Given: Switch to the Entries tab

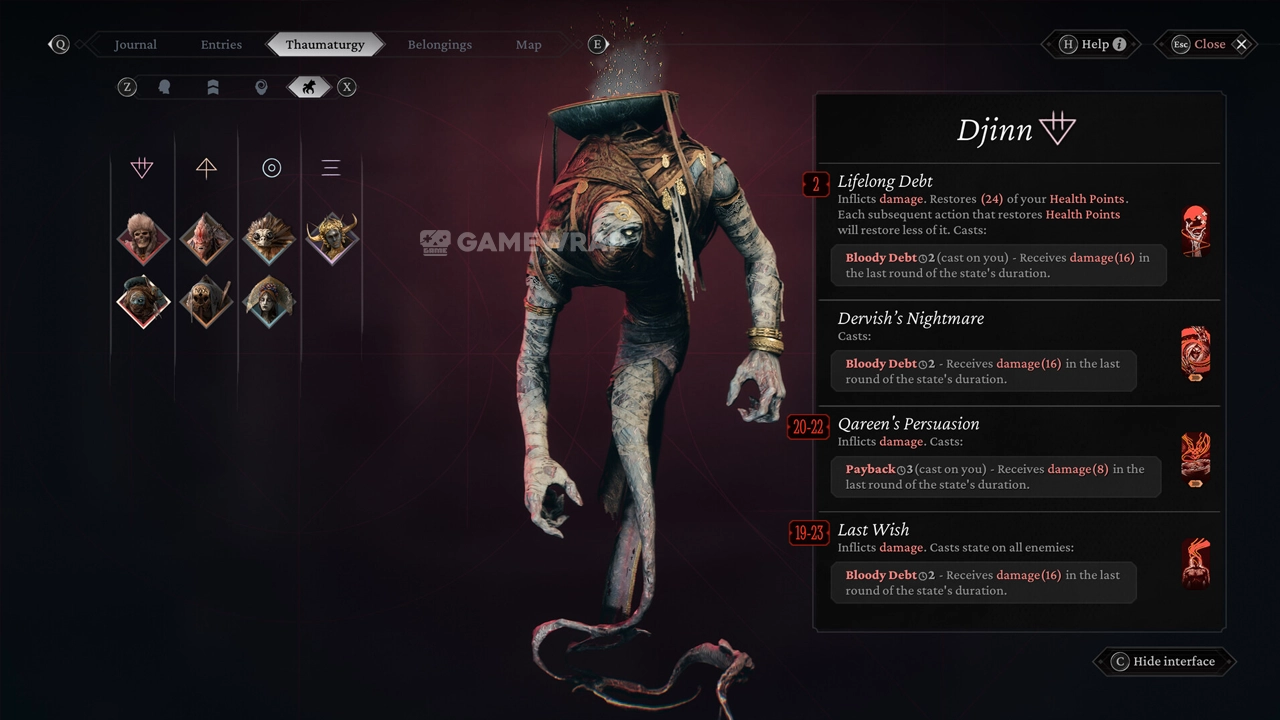Looking at the screenshot, I should [221, 44].
